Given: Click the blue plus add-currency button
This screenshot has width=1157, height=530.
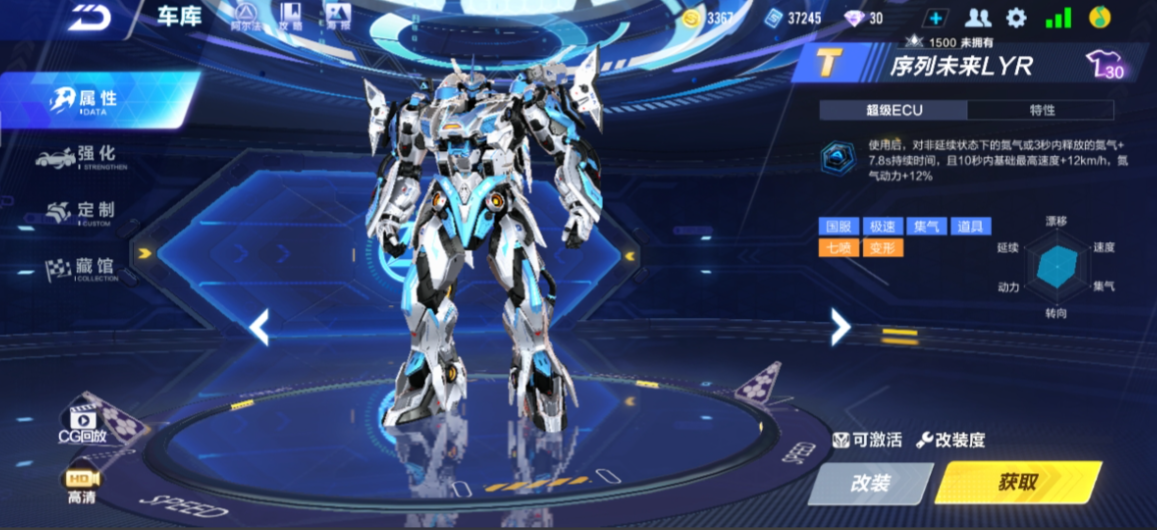Looking at the screenshot, I should click(x=935, y=18).
